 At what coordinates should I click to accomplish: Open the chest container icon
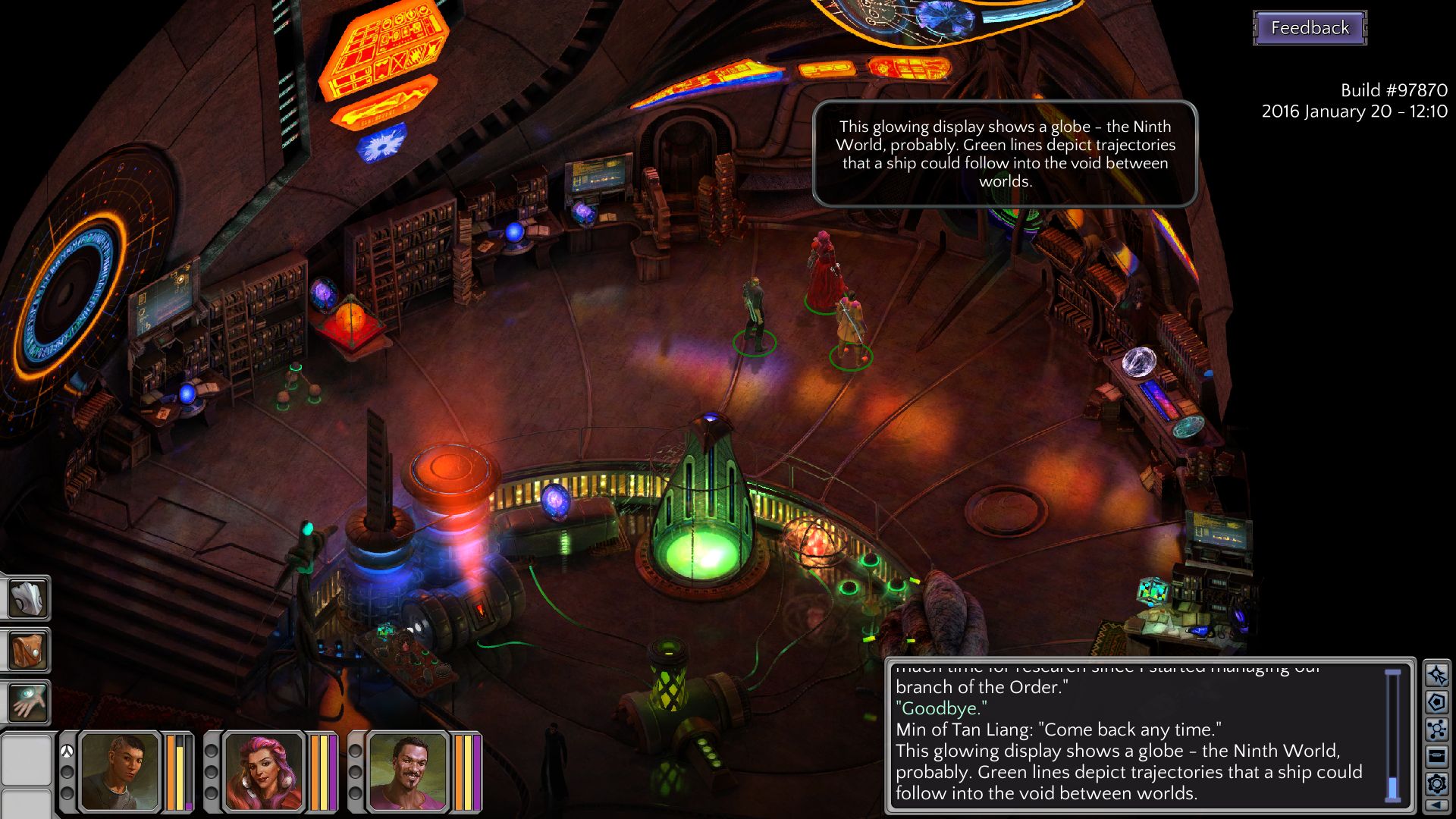(1436, 756)
